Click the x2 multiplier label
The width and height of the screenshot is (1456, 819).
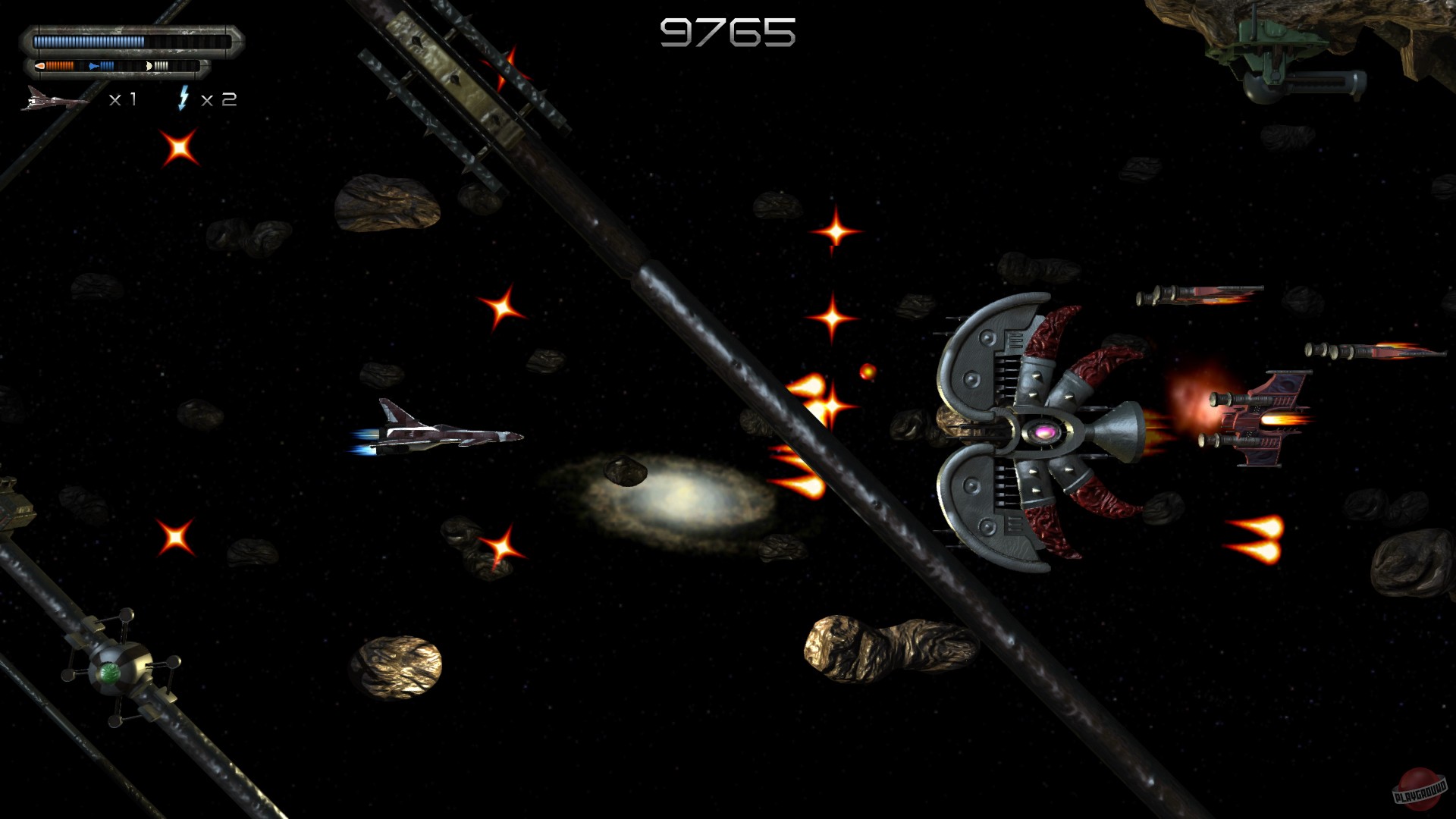click(x=221, y=99)
